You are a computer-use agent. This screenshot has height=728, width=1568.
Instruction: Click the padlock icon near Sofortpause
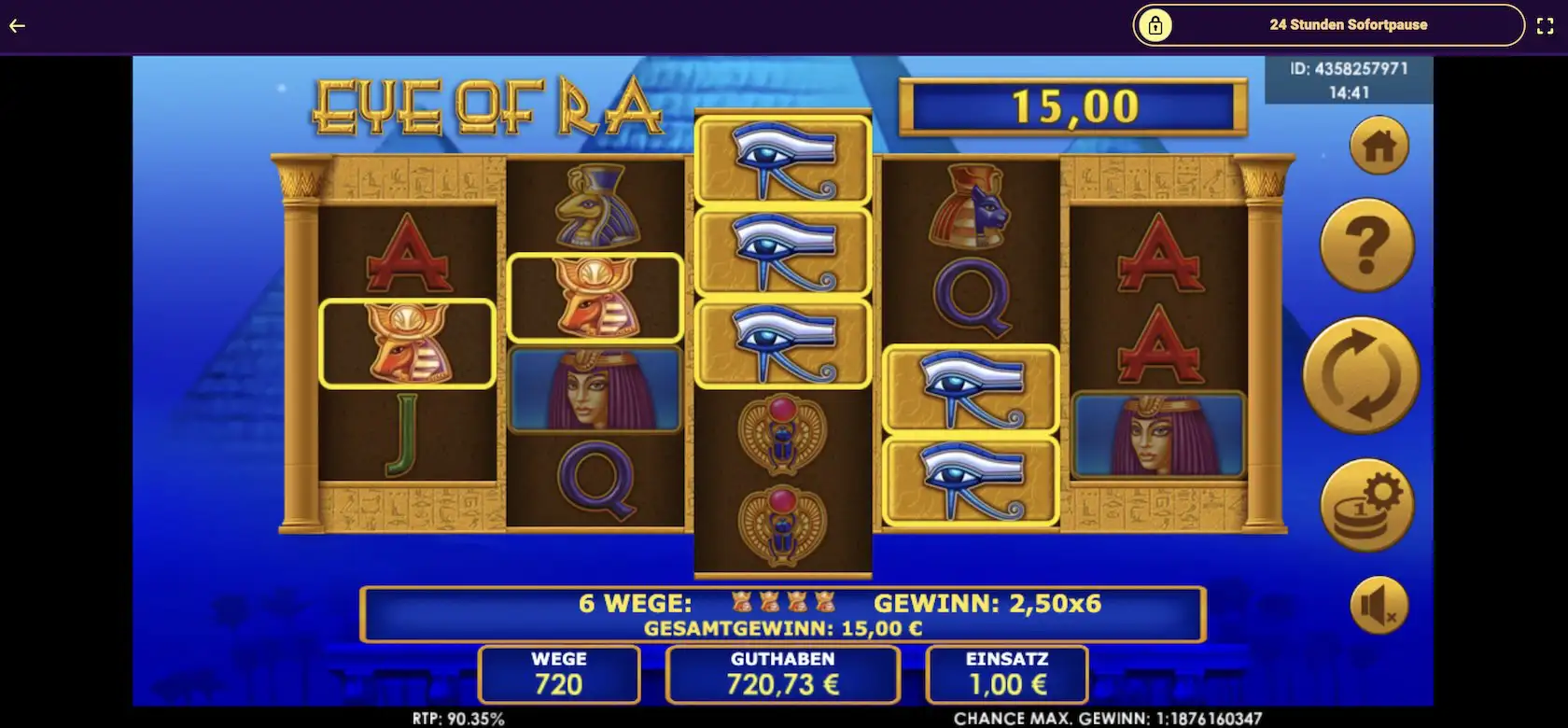pos(1157,25)
